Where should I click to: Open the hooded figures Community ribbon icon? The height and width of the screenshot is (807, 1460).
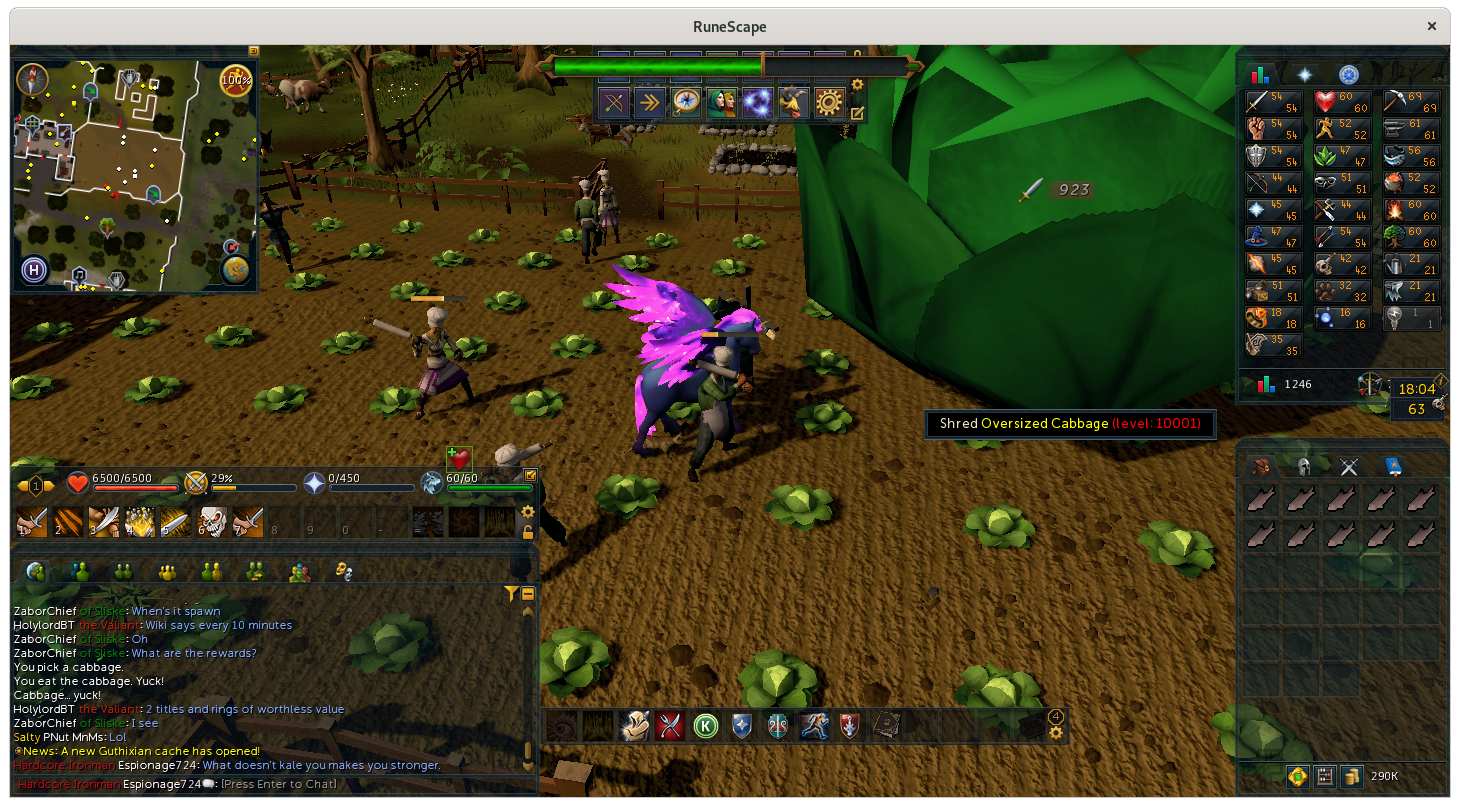pos(722,102)
